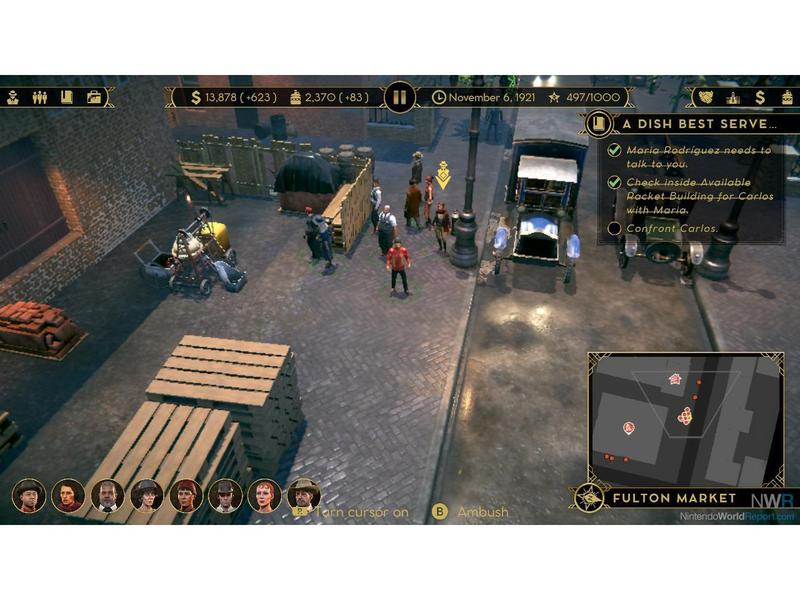This screenshot has height=600, width=800.
Task: Open the crew management icon
Action: 40,97
